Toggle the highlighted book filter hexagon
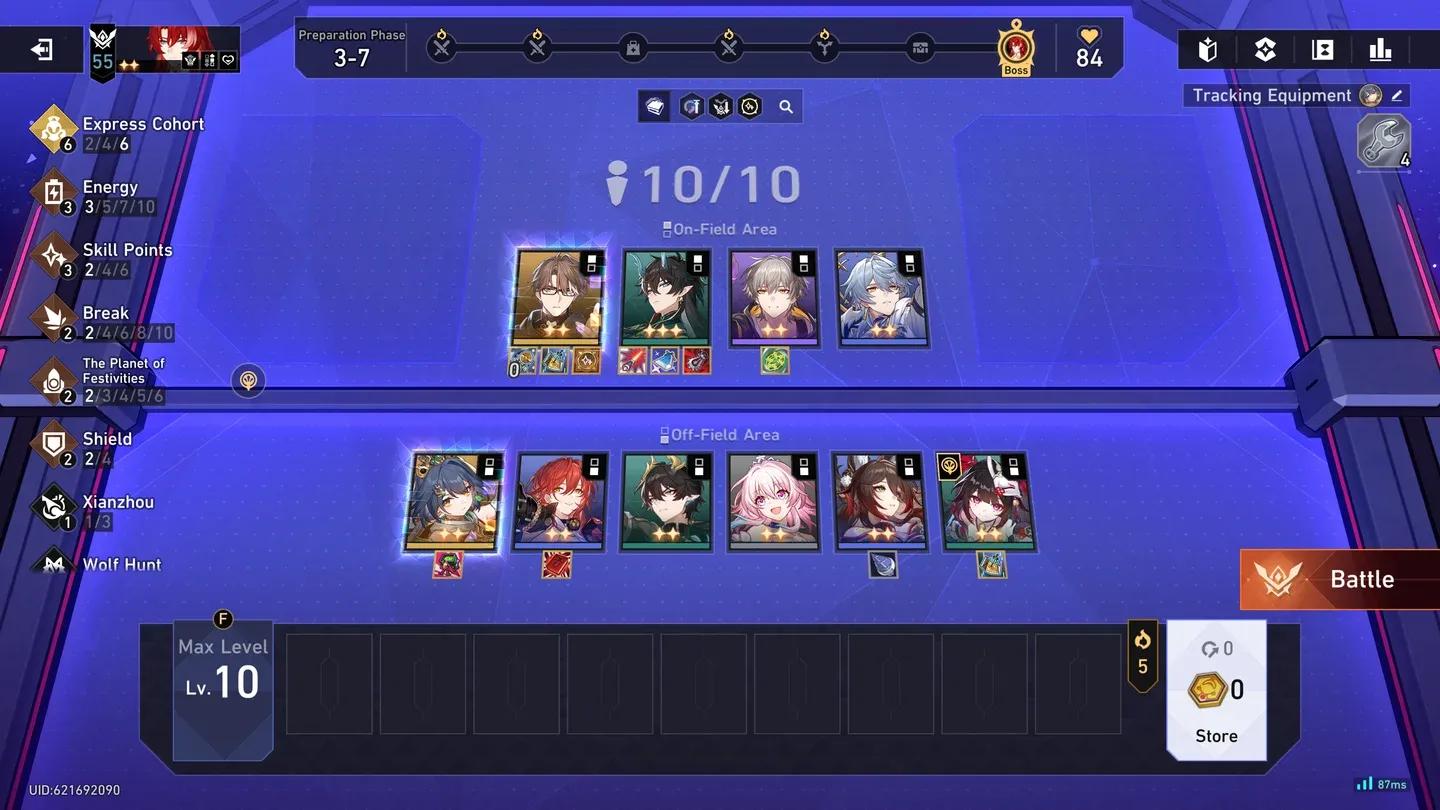This screenshot has width=1440, height=810. [x=654, y=106]
